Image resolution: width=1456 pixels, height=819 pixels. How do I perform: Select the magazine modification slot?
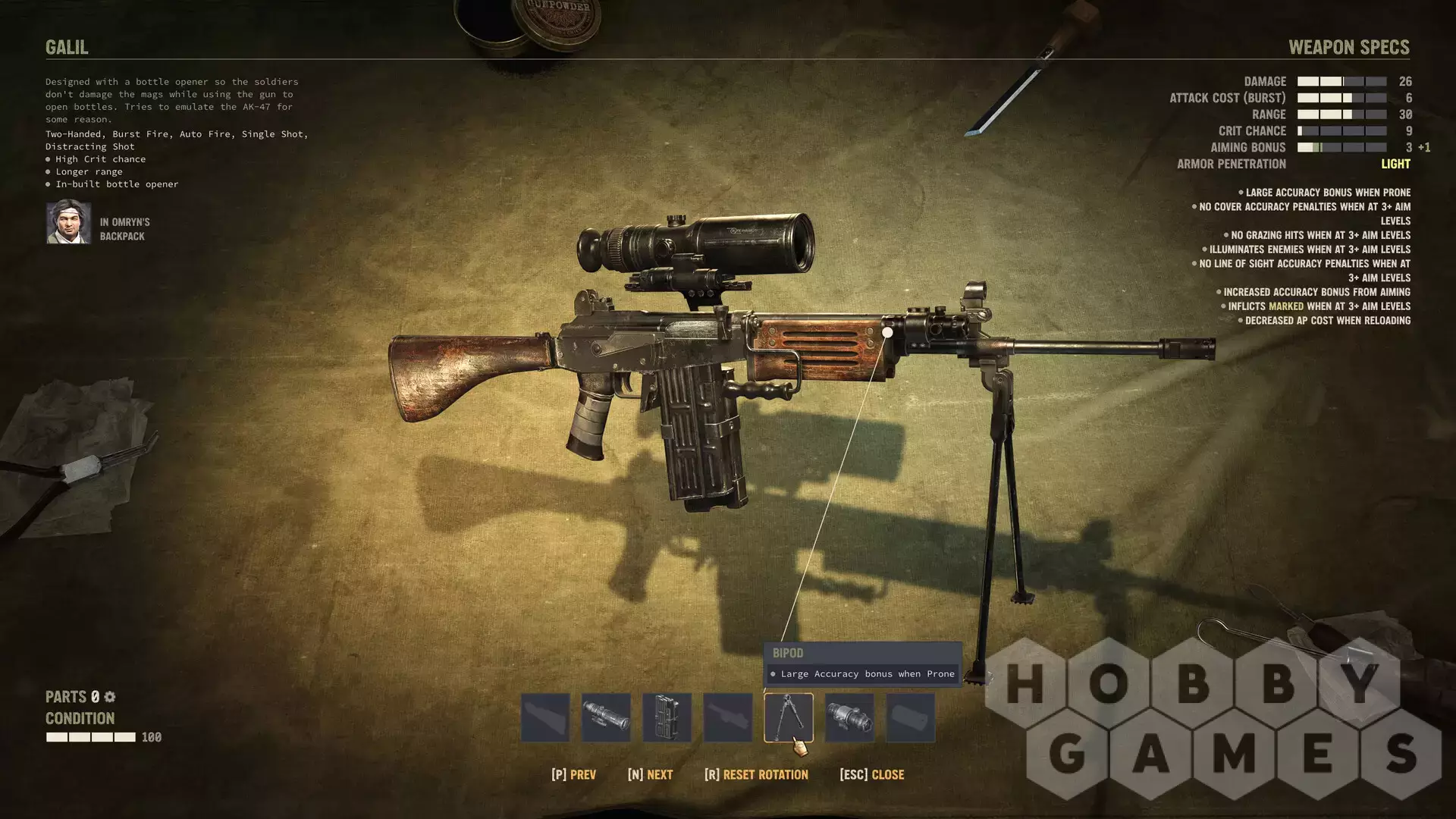(x=667, y=717)
